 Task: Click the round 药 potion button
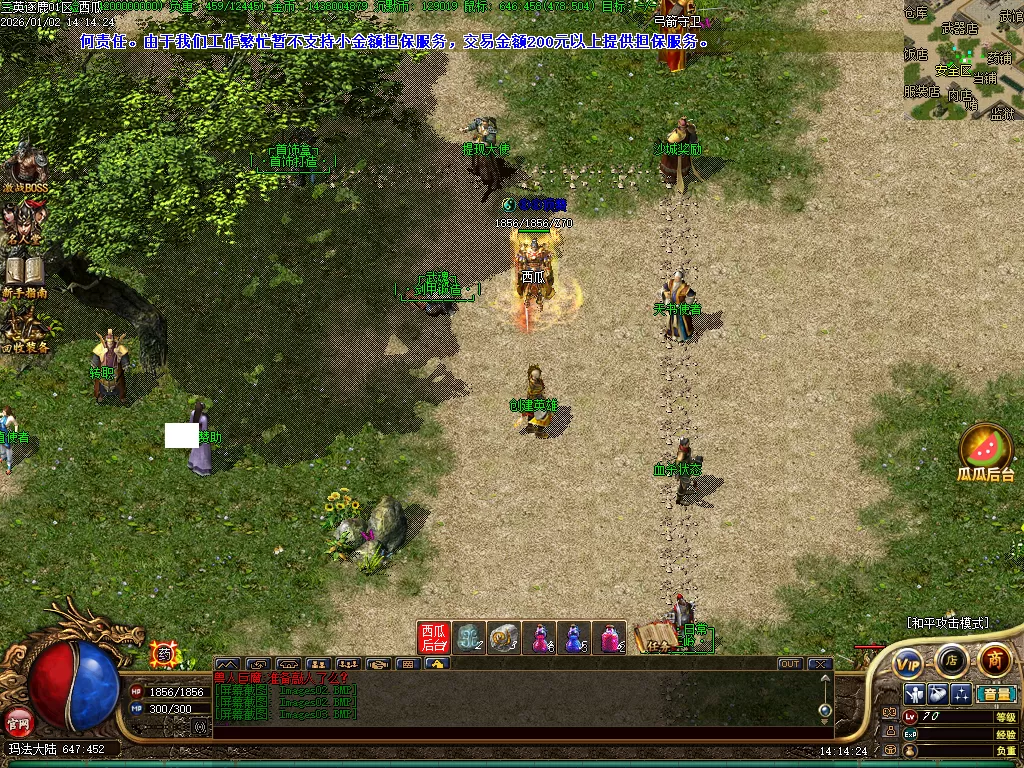(x=162, y=655)
